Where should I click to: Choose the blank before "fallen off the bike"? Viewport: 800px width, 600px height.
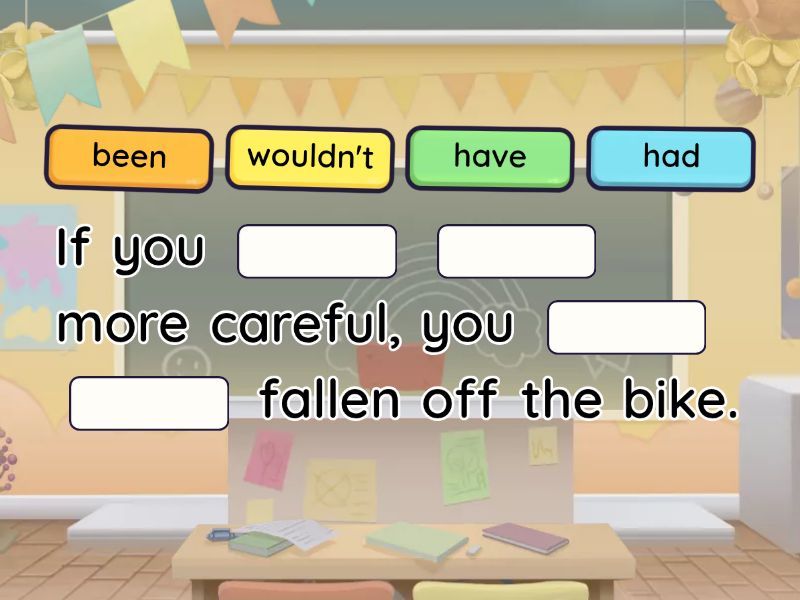149,403
